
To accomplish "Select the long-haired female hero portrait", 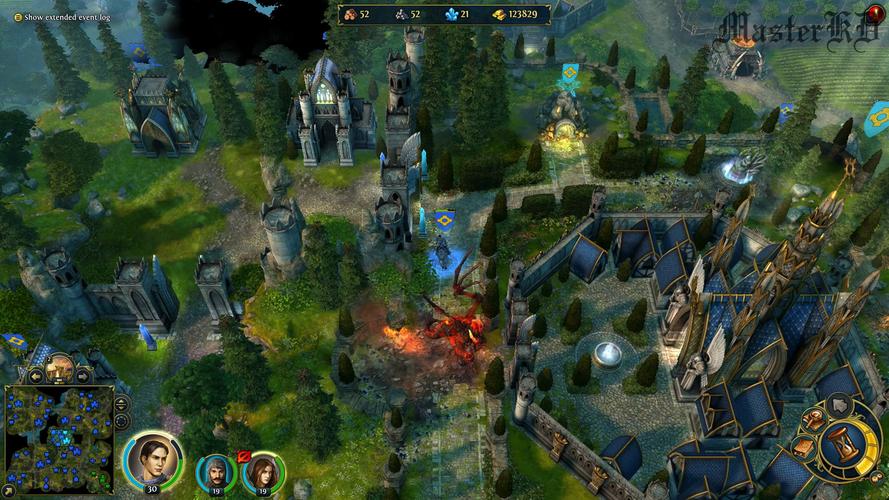I will [264, 472].
